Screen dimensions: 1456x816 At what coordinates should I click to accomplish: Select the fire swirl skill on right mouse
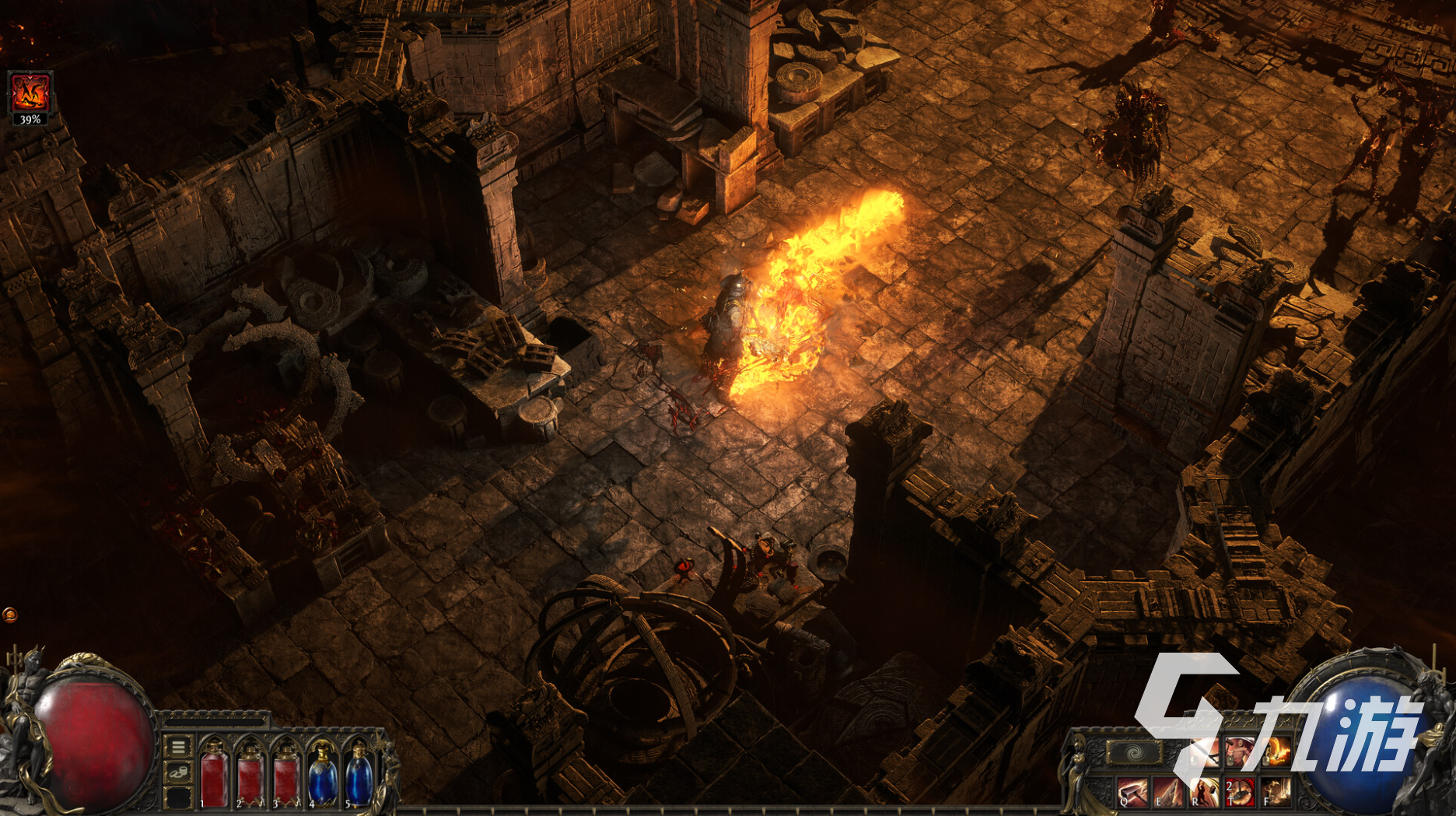1276,751
